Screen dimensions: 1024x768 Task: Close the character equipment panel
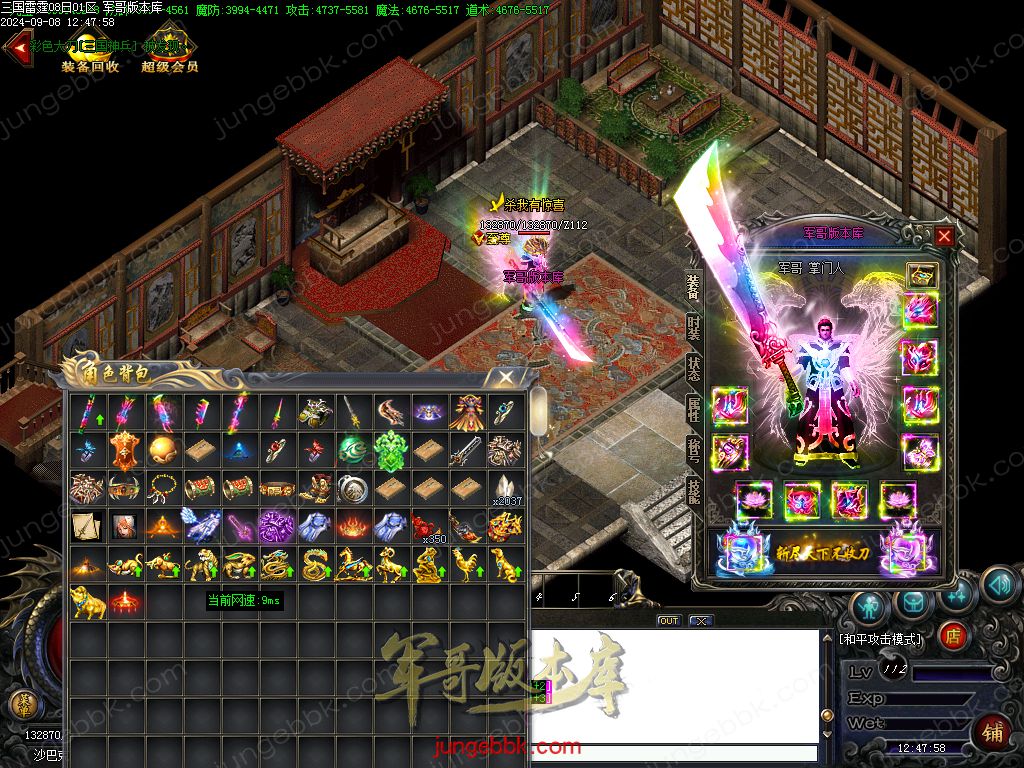pyautogui.click(x=944, y=236)
